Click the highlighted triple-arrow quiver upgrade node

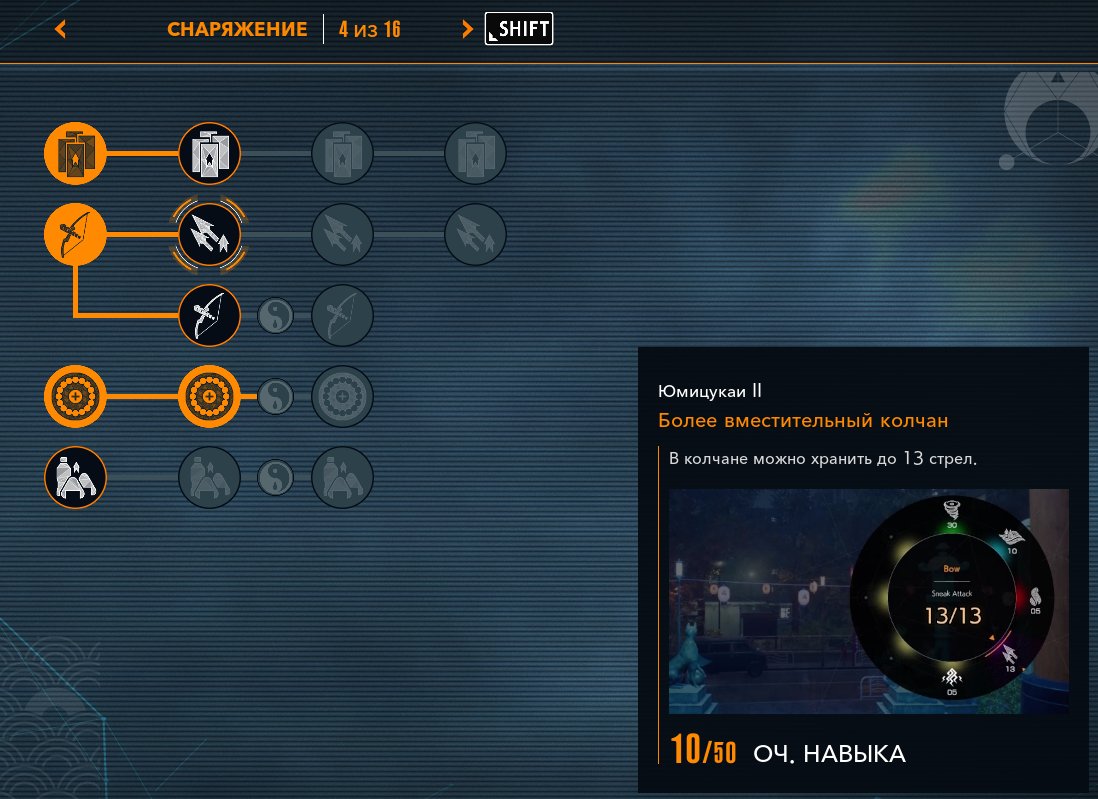(x=210, y=235)
